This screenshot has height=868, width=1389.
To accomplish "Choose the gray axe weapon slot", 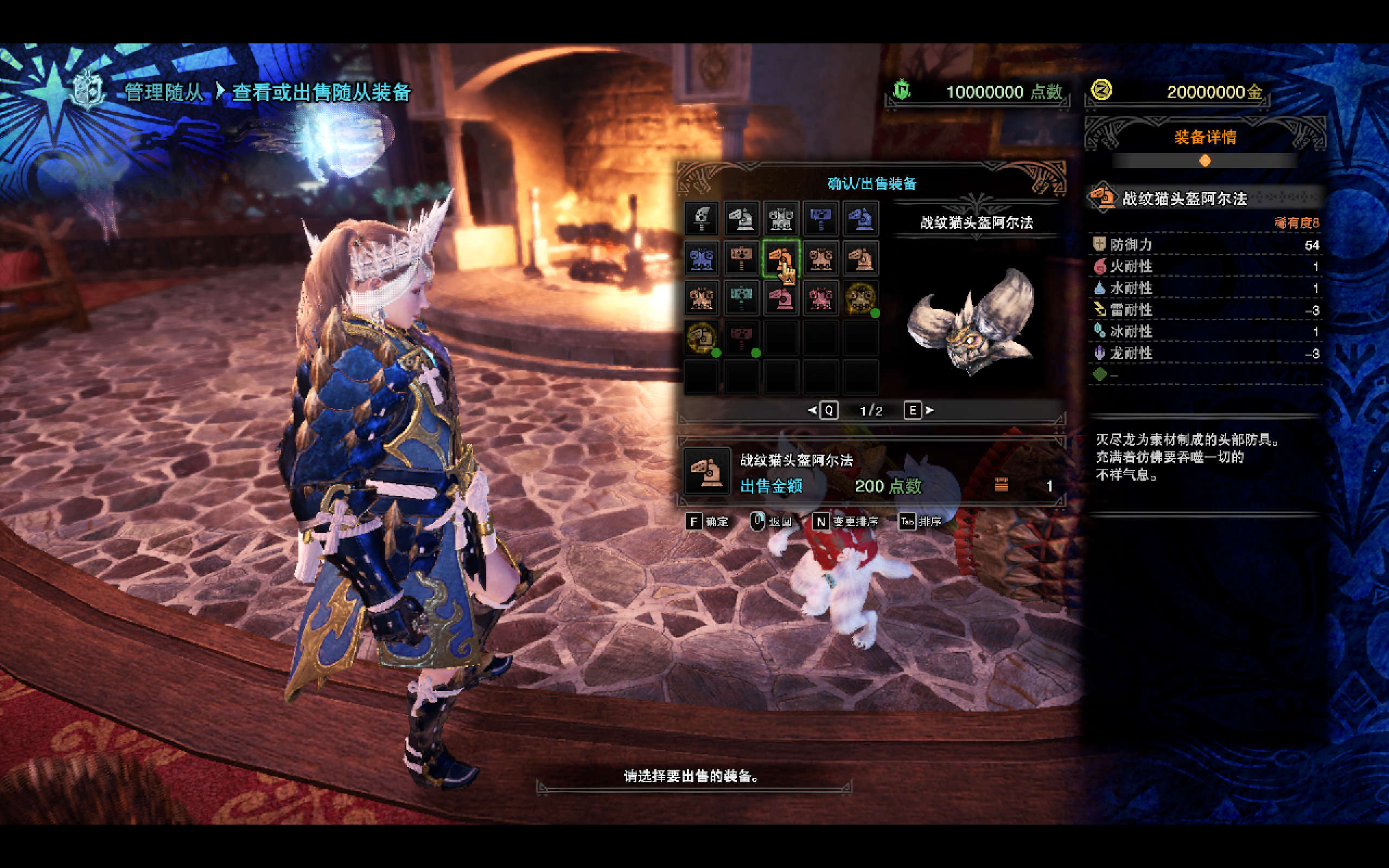I will pos(702,219).
